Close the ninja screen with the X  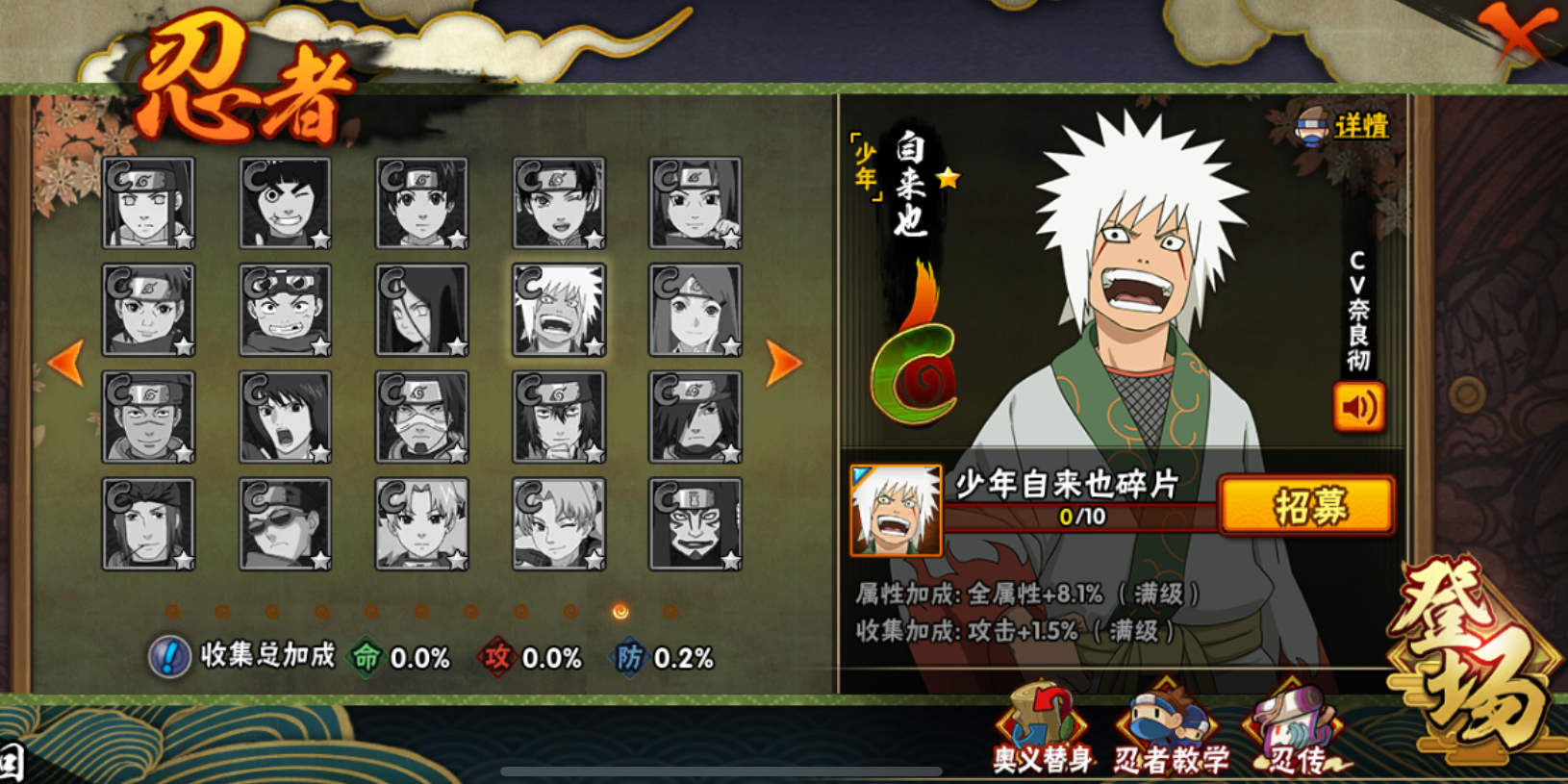1518,34
